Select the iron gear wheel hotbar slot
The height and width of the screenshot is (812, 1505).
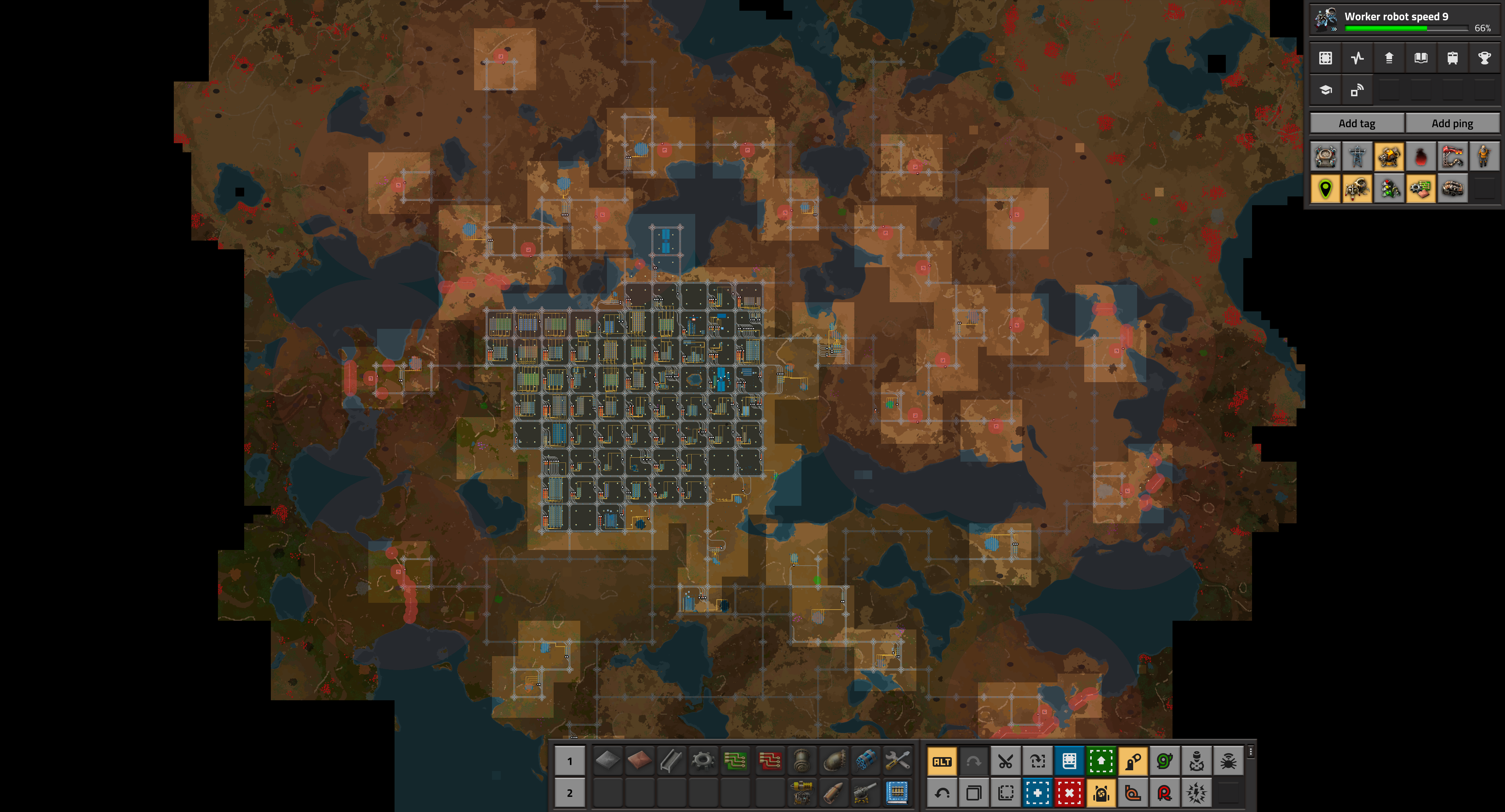(x=703, y=761)
